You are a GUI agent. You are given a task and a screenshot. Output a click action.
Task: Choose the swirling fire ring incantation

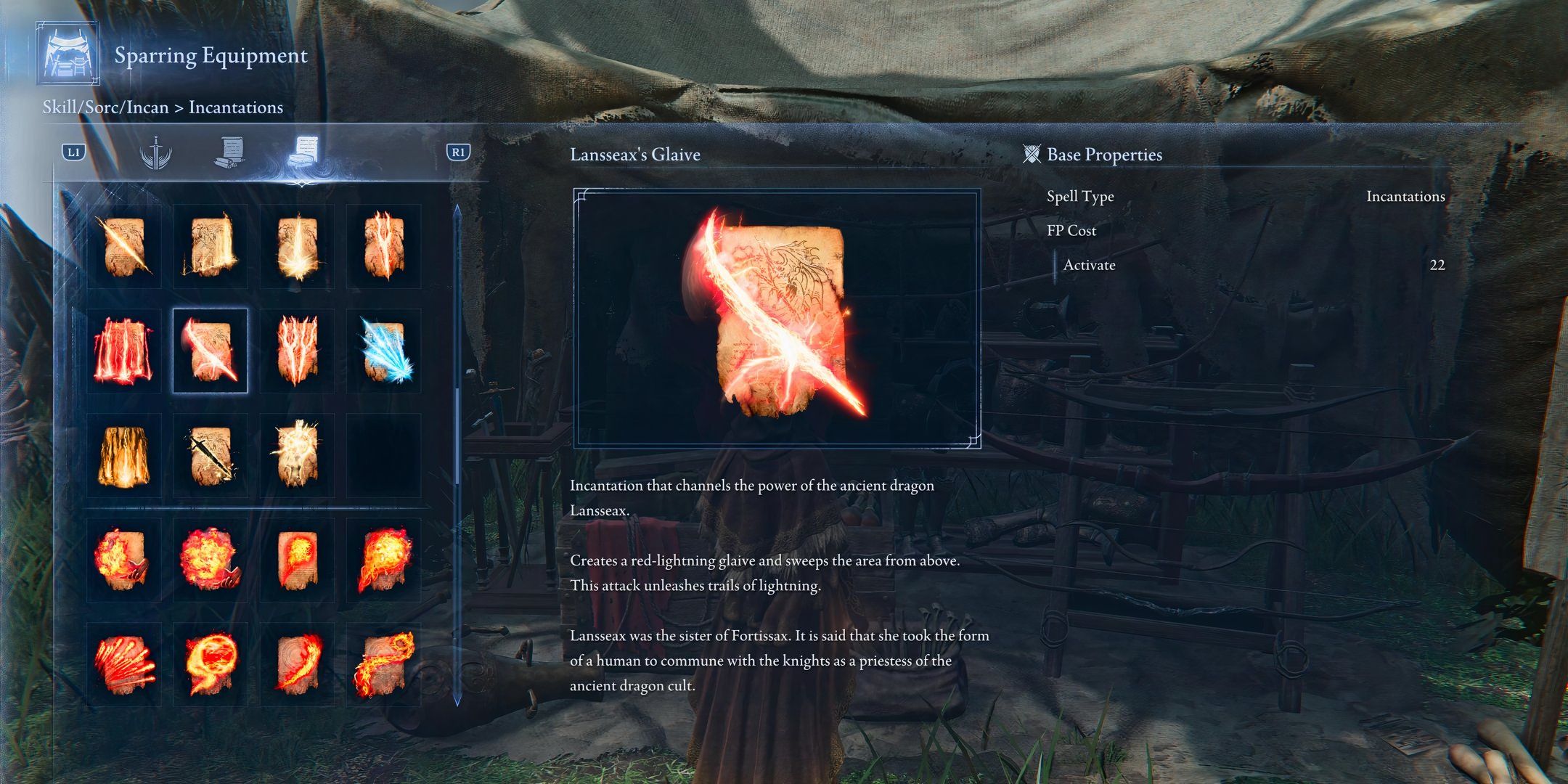(x=211, y=664)
